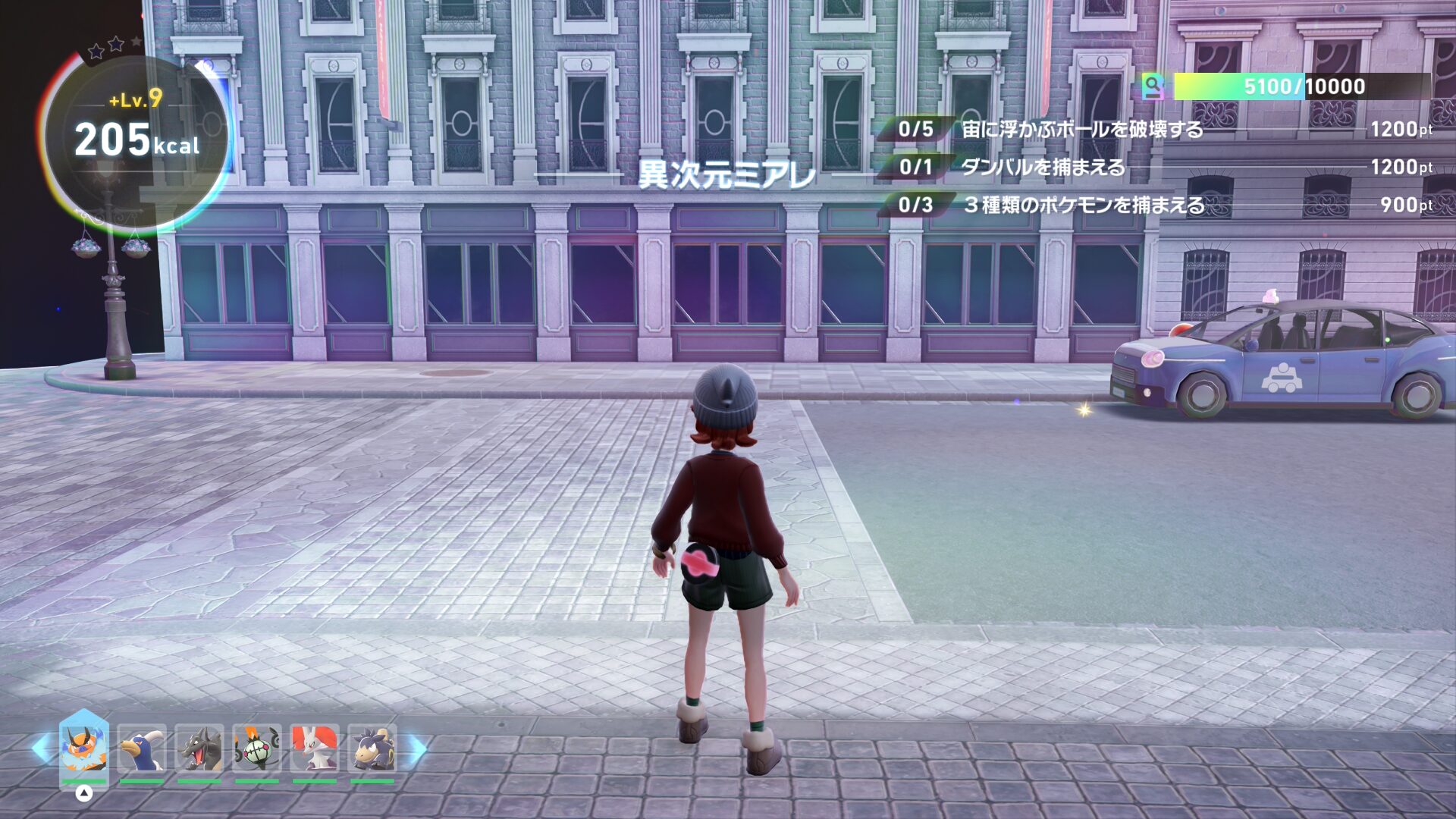Image resolution: width=1456 pixels, height=819 pixels.
Task: Select the three Pokémon types capture mission
Action: [x=1083, y=205]
